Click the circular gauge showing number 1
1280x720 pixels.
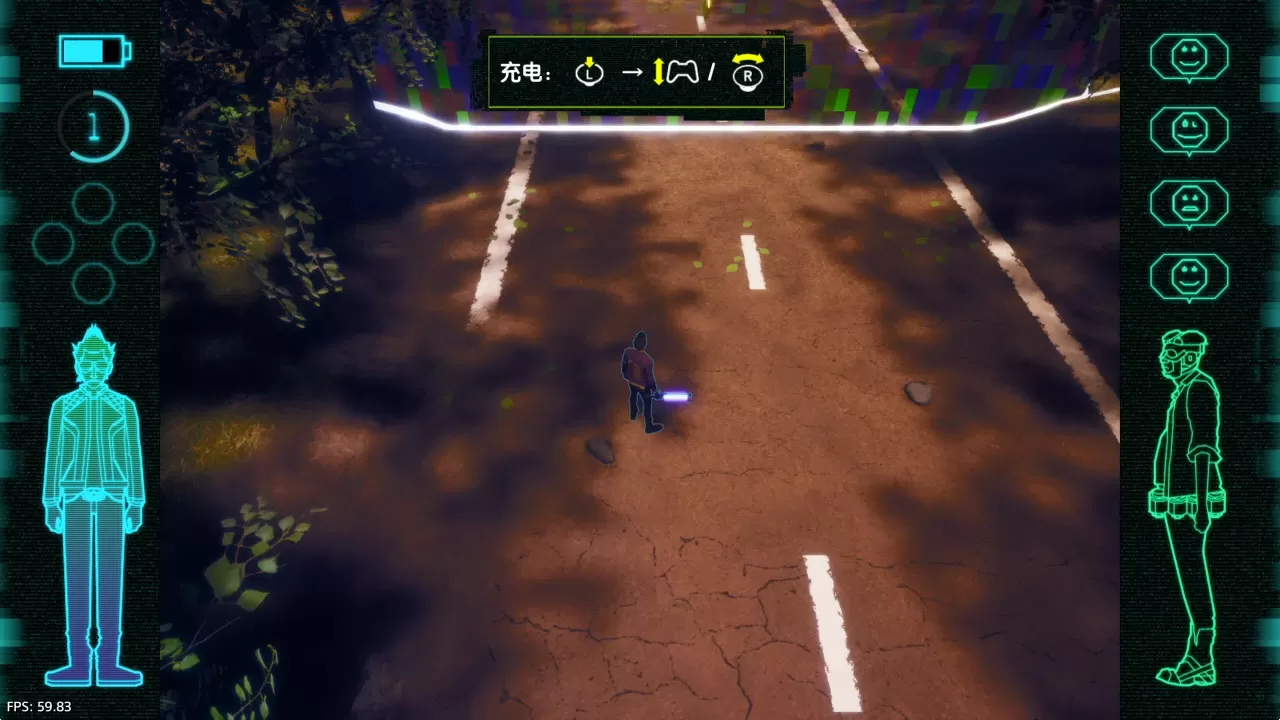click(x=95, y=125)
